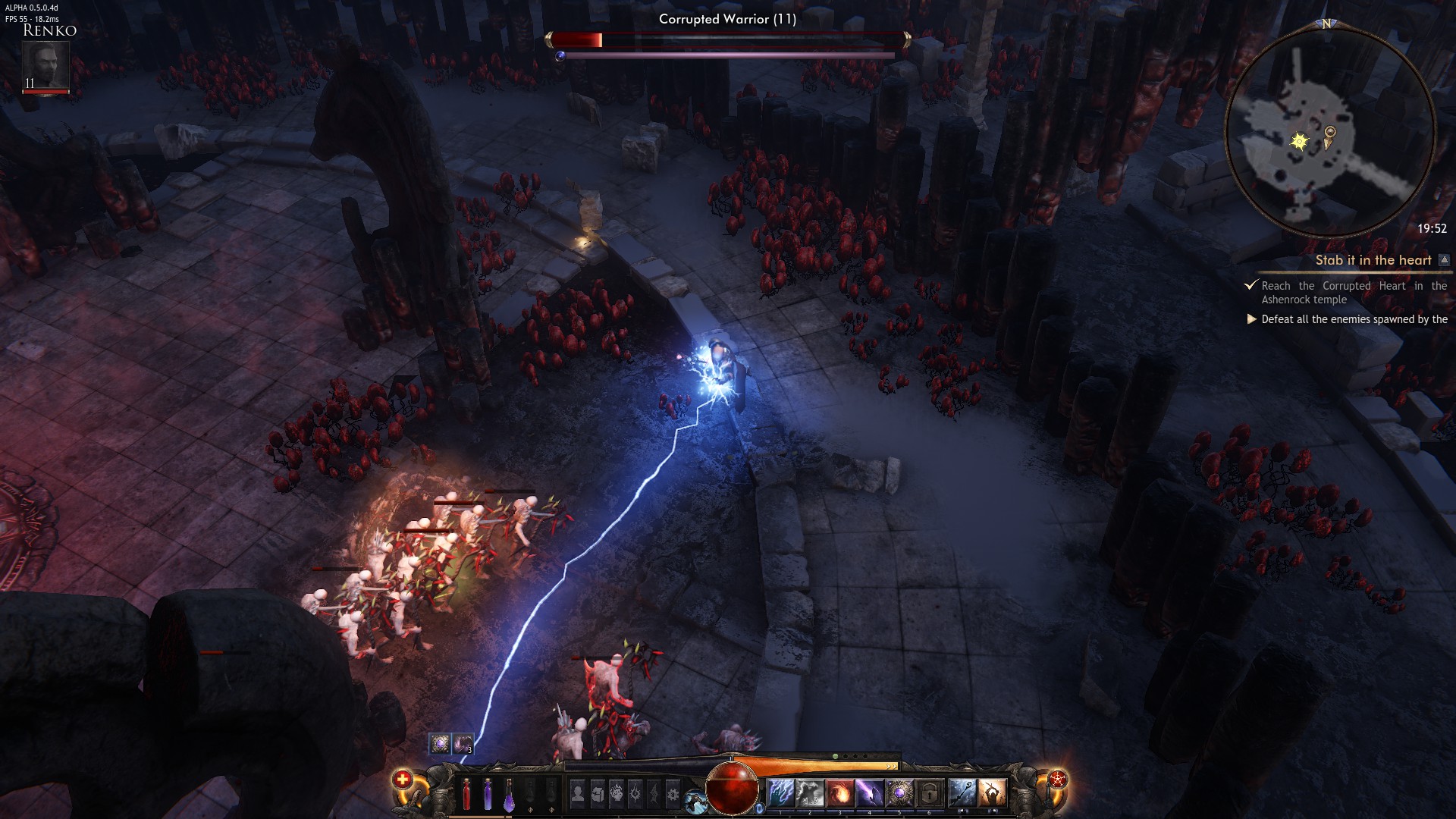Activate the grey smoke skill on cooldown
Image resolution: width=1456 pixels, height=819 pixels.
coord(810,793)
